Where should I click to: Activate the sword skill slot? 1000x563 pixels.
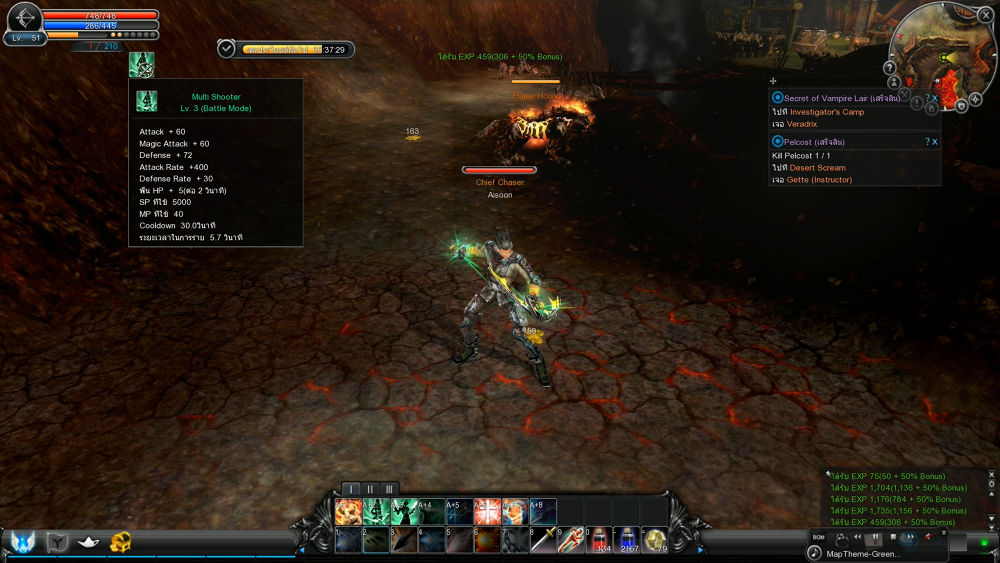tap(543, 540)
